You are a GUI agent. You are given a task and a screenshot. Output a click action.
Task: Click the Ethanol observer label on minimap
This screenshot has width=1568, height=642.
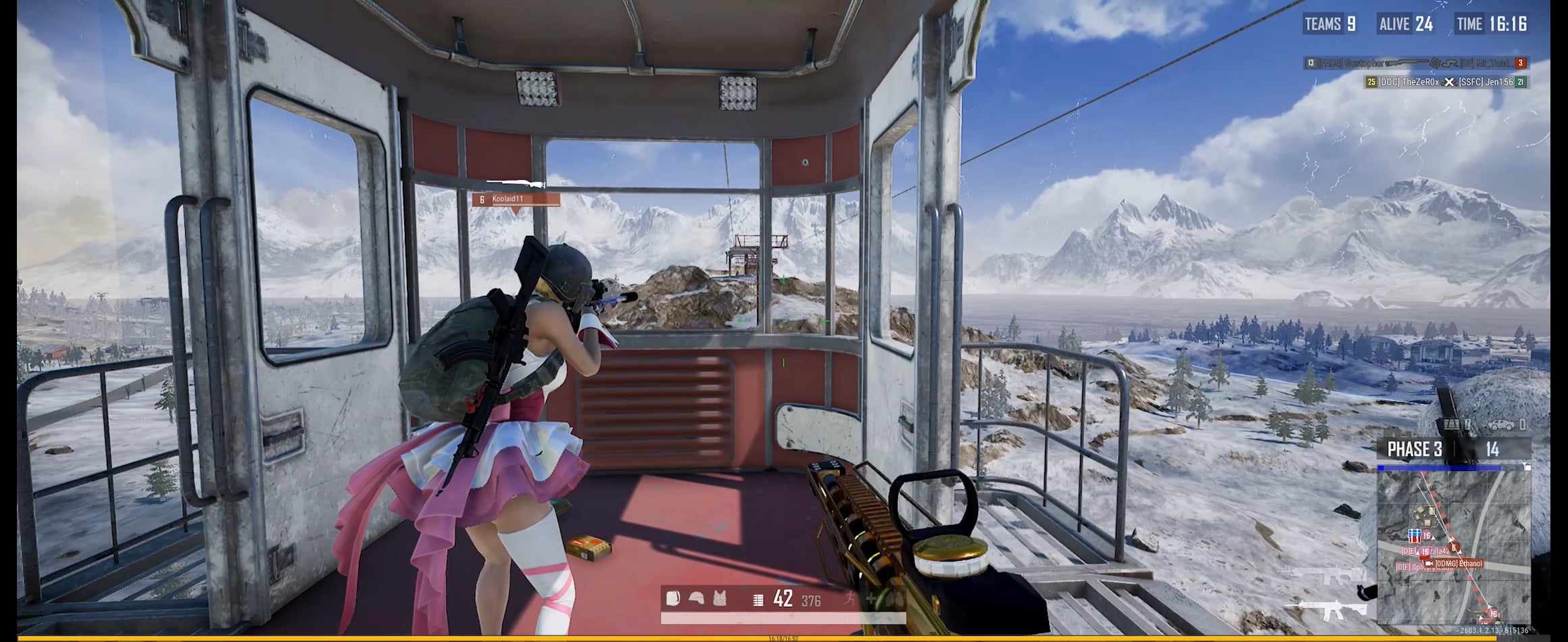click(x=1458, y=564)
